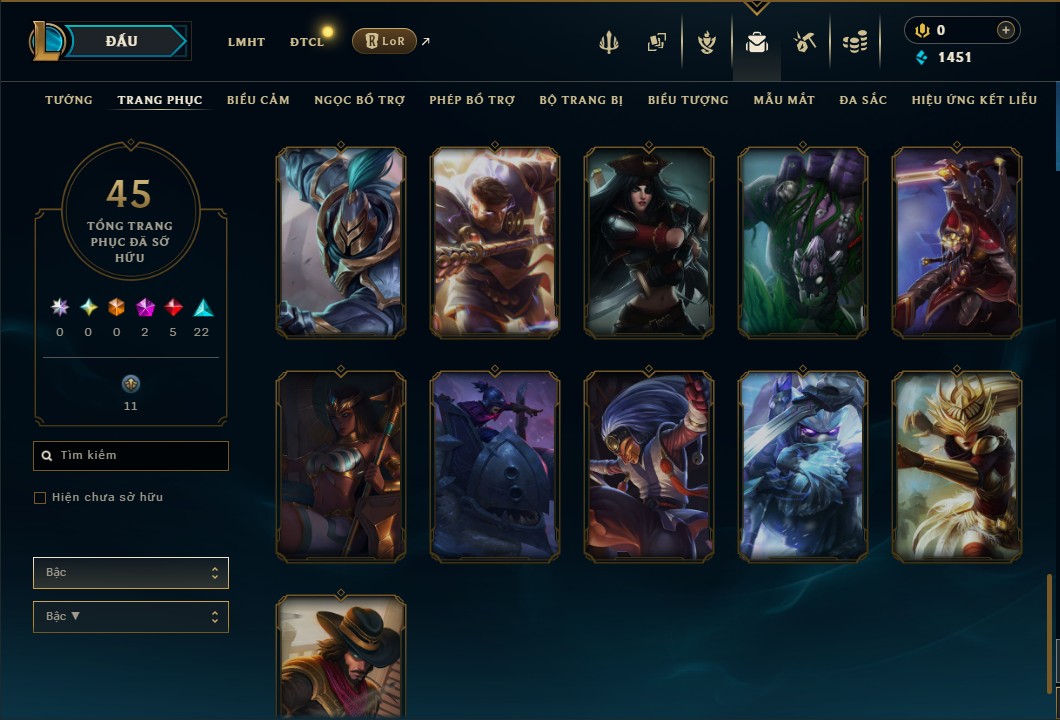This screenshot has height=720, width=1060.
Task: Show the BỘ TRANG BỊ tab
Action: [581, 100]
